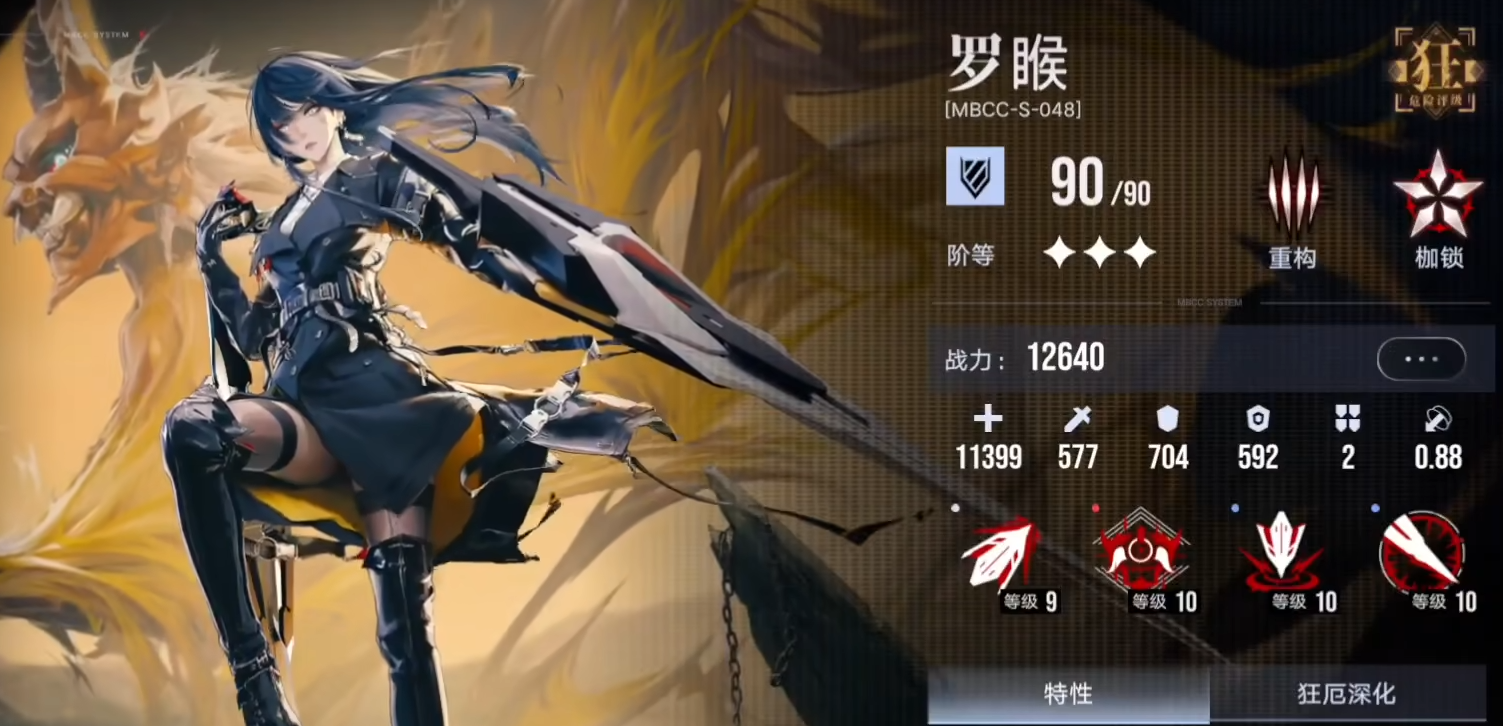View the attack stat plus icon showing 11399
The height and width of the screenshot is (726, 1503).
pos(988,421)
